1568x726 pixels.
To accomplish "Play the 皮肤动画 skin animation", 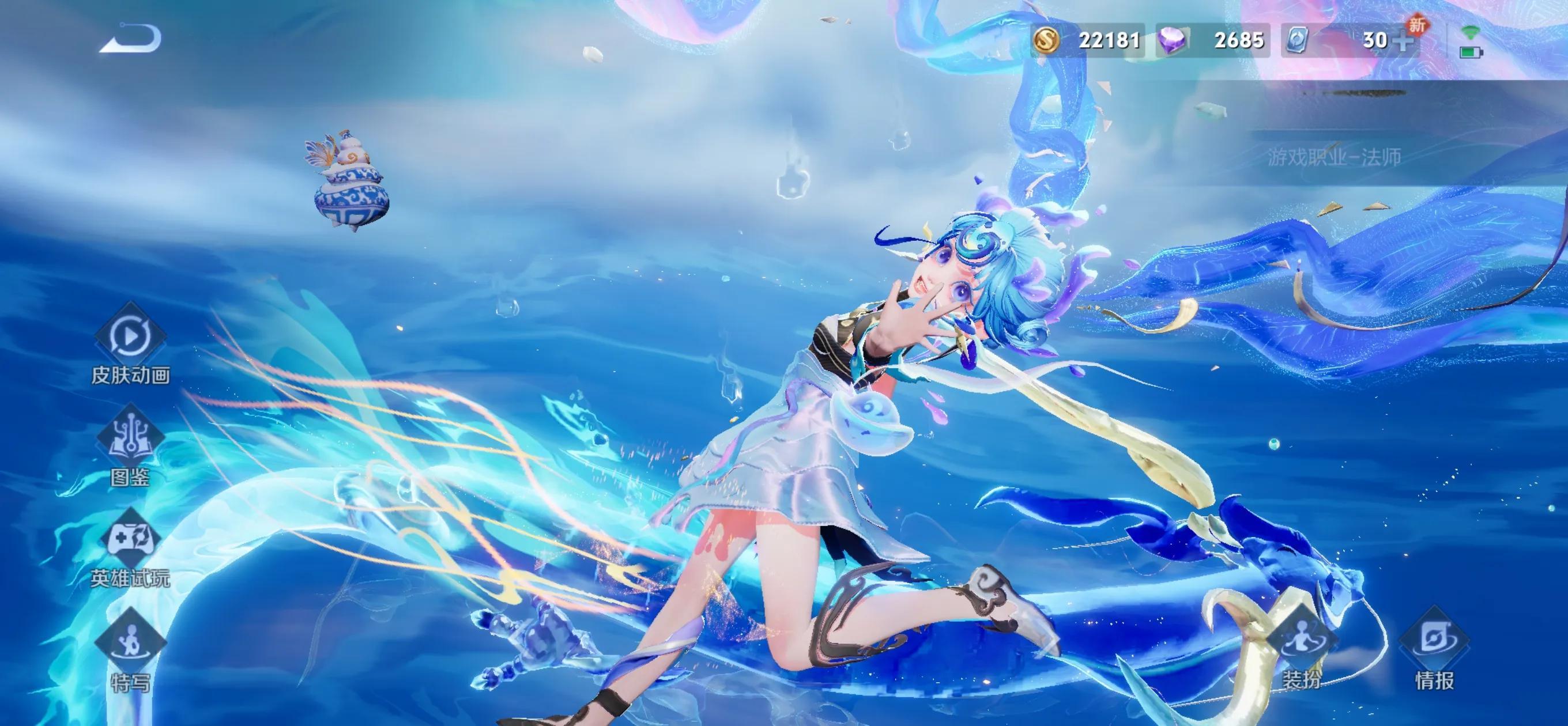I will pyautogui.click(x=130, y=335).
